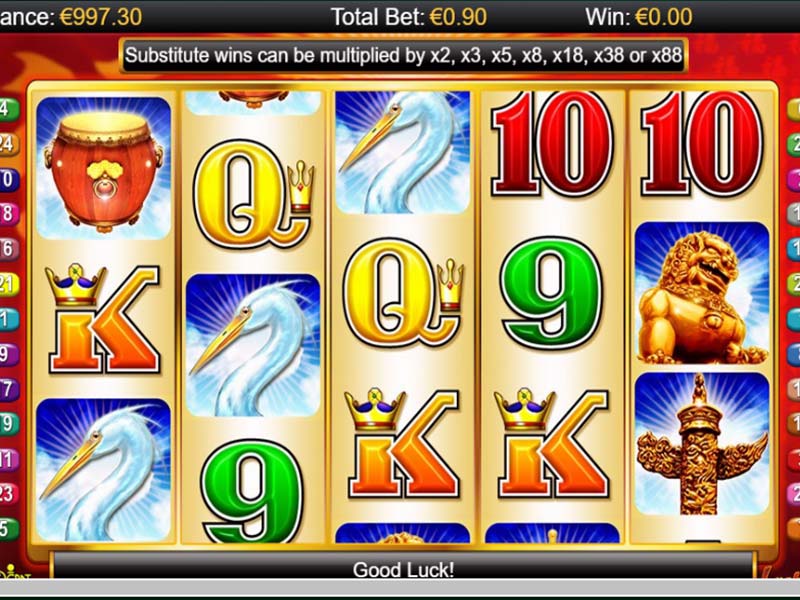Choose the pink payline 8 marker
This screenshot has height=600, width=800.
click(6, 214)
